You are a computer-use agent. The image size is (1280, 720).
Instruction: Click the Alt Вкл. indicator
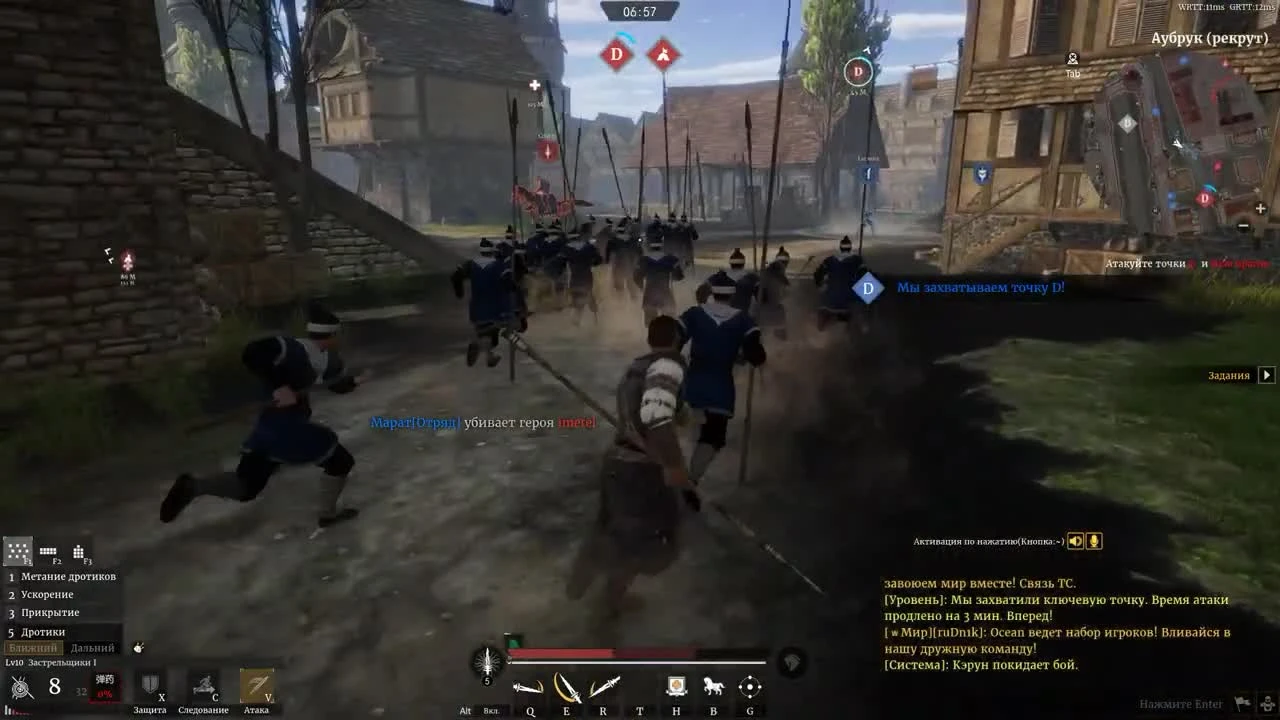(477, 710)
